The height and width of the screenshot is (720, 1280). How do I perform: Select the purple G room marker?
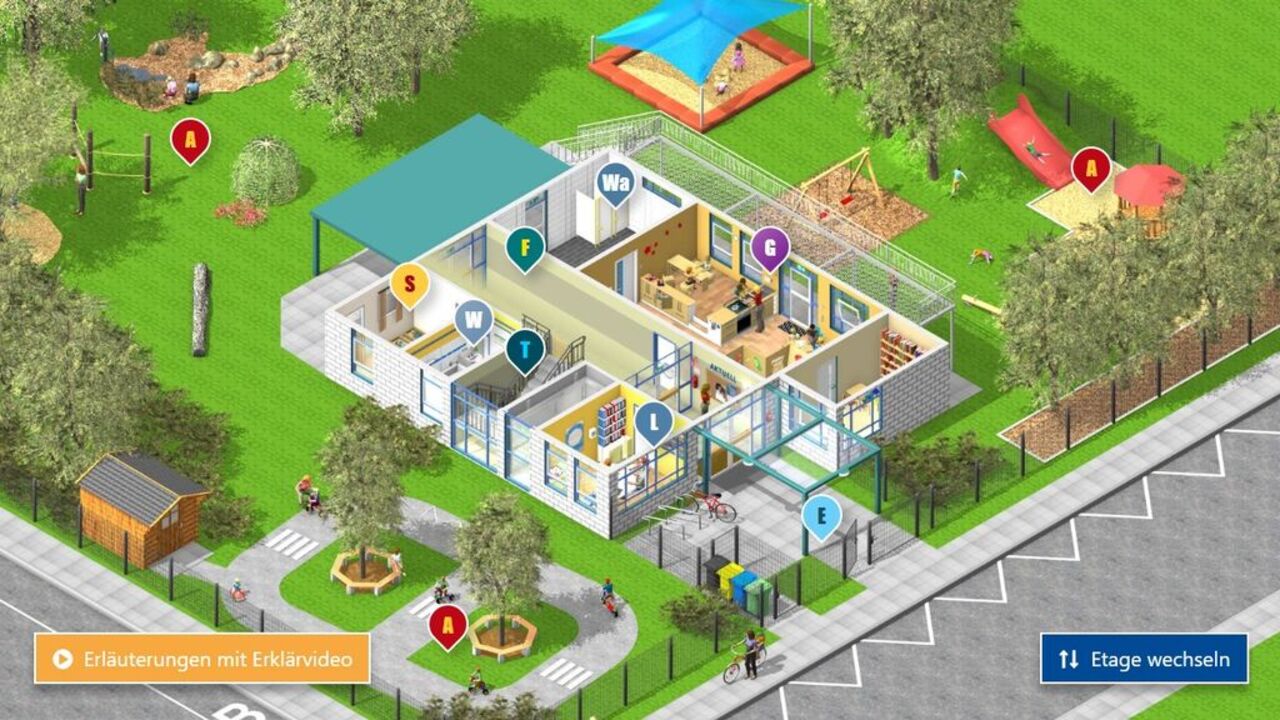tap(770, 246)
